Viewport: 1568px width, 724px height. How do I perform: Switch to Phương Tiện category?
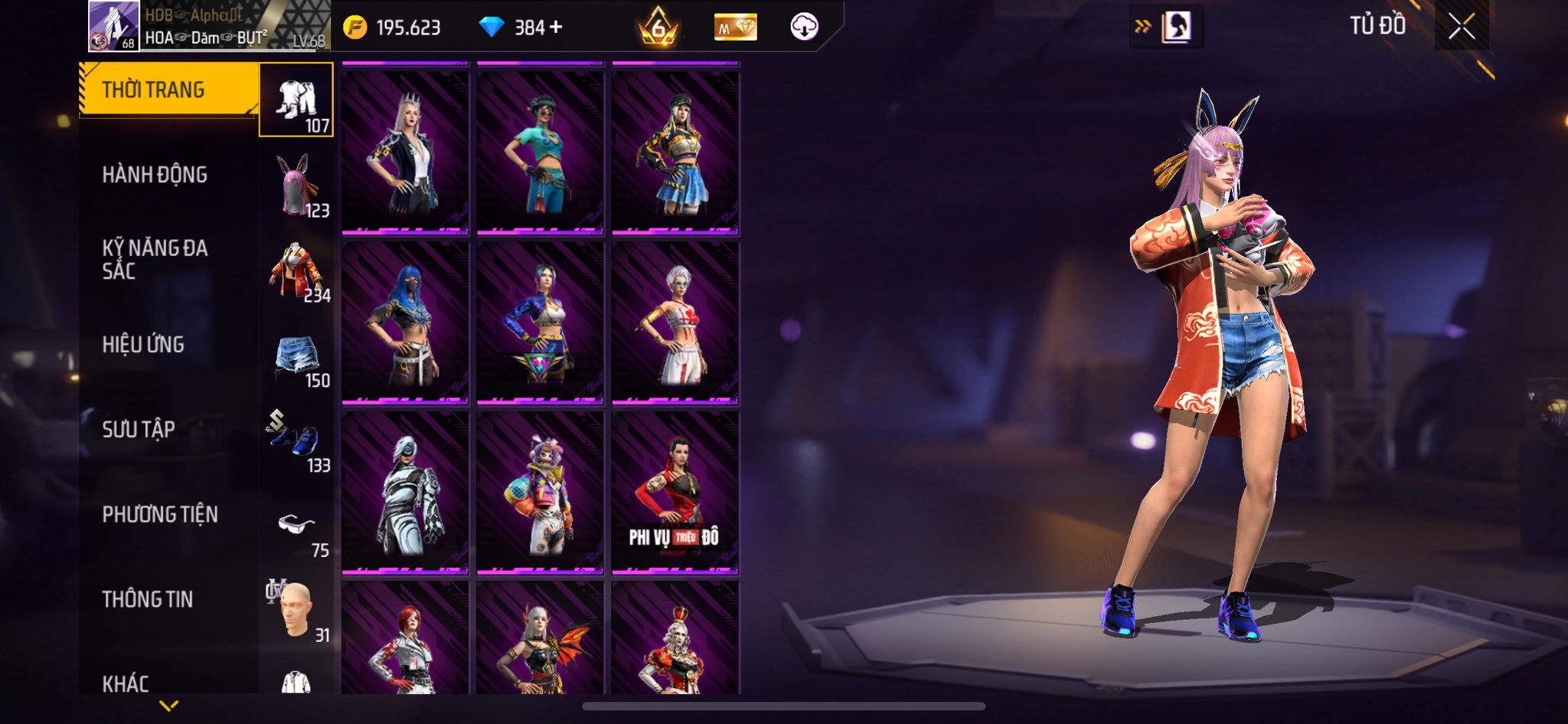point(160,515)
